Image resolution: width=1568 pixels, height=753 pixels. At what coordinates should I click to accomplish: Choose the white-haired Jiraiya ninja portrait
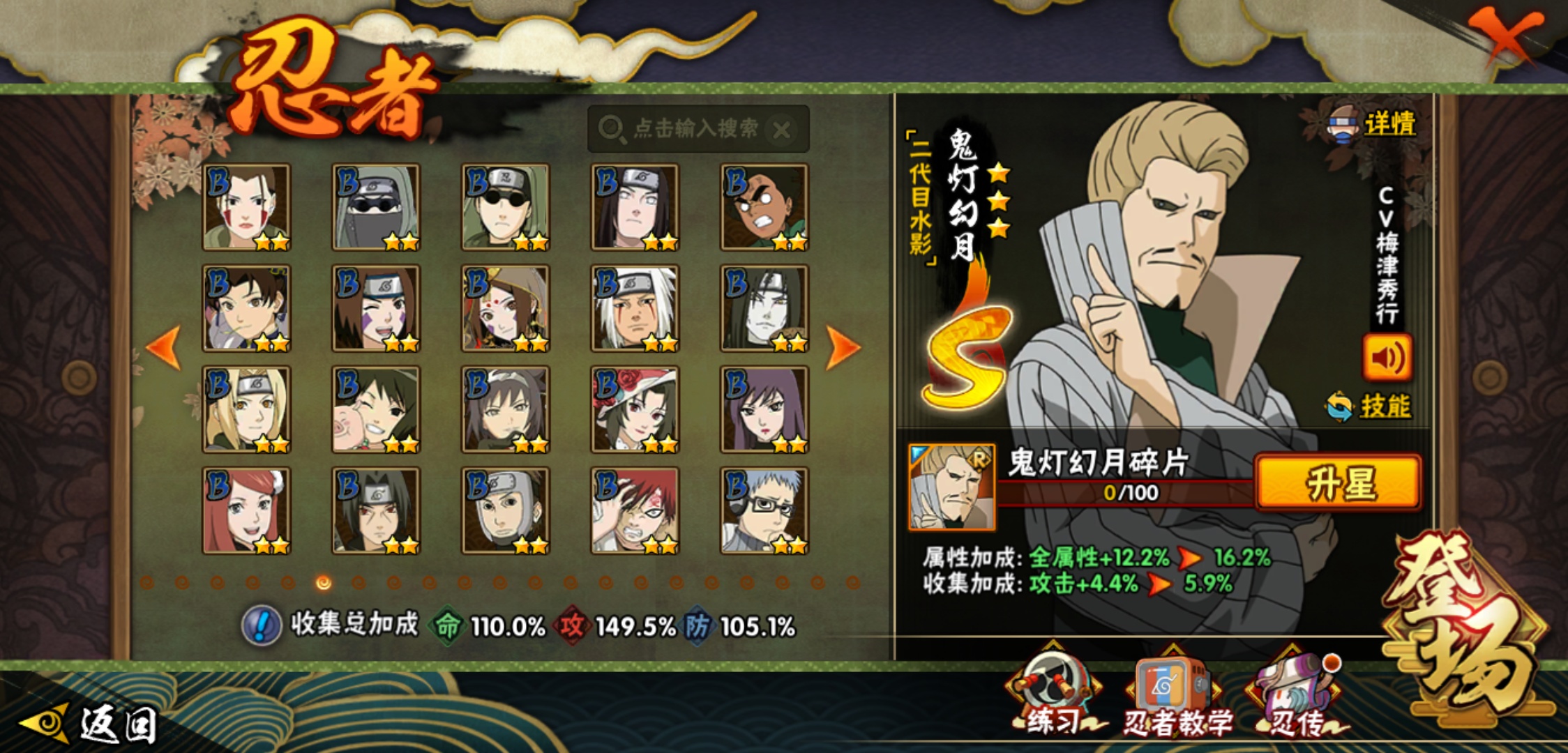[635, 308]
